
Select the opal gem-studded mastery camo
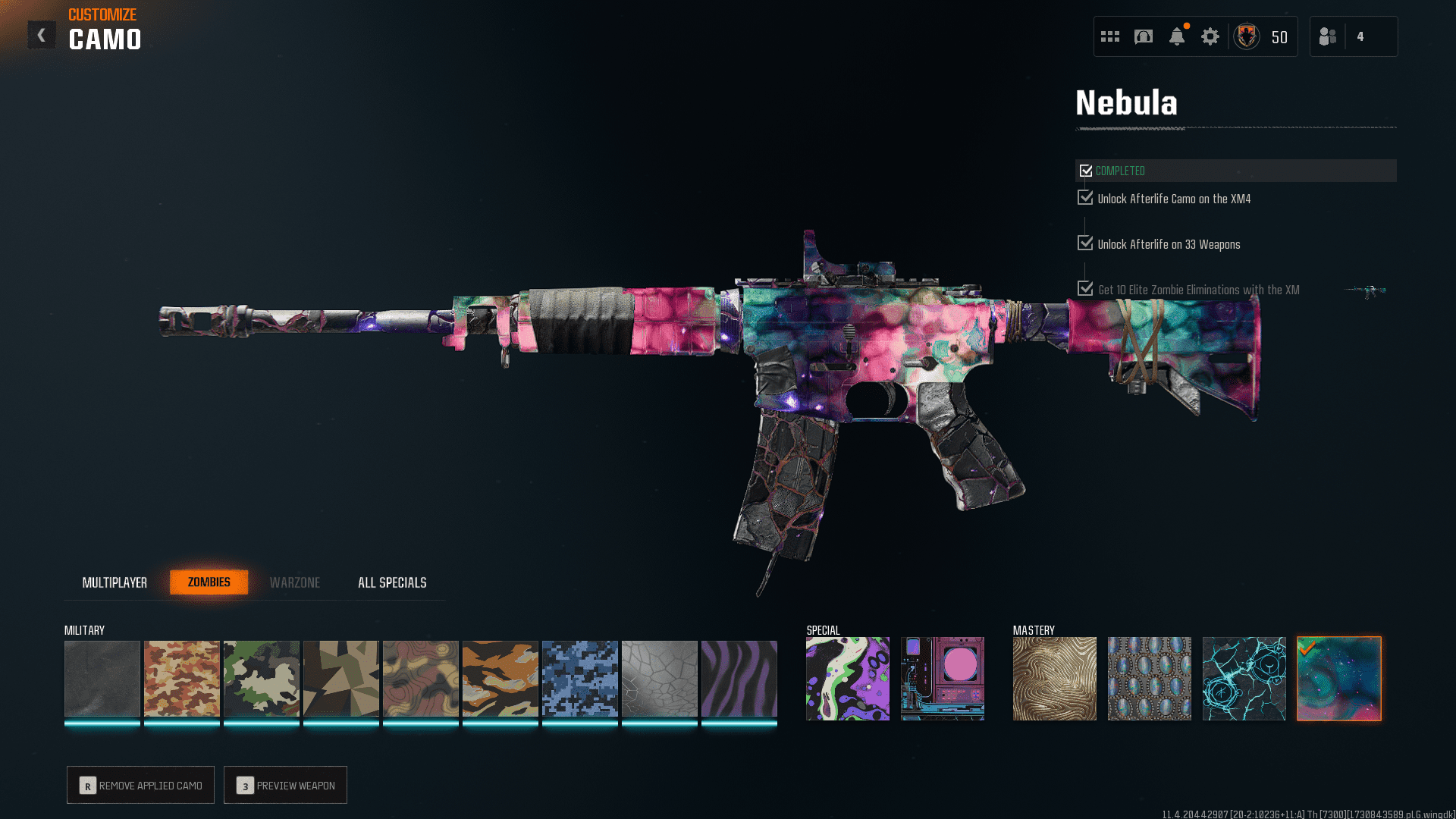pyautogui.click(x=1150, y=679)
